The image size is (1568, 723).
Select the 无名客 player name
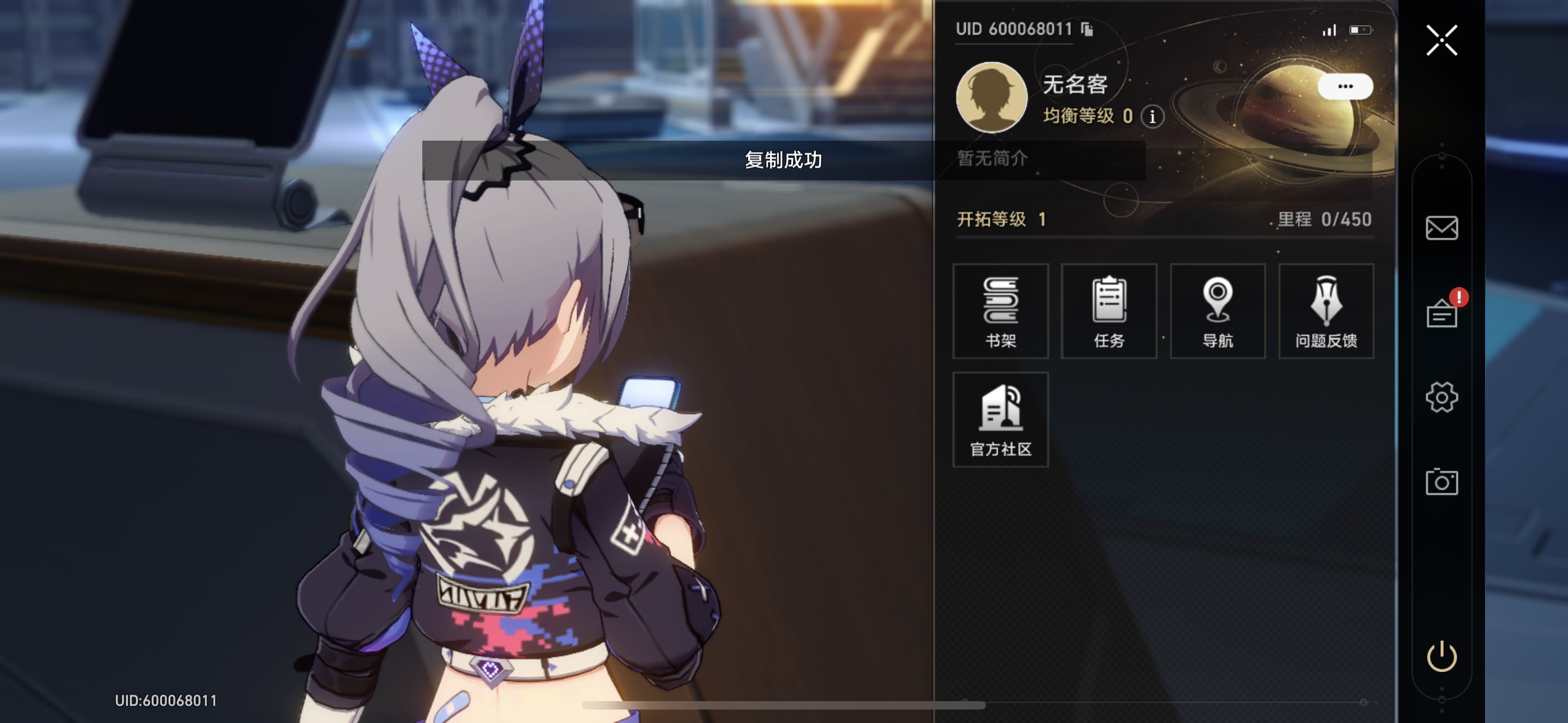tap(1075, 84)
